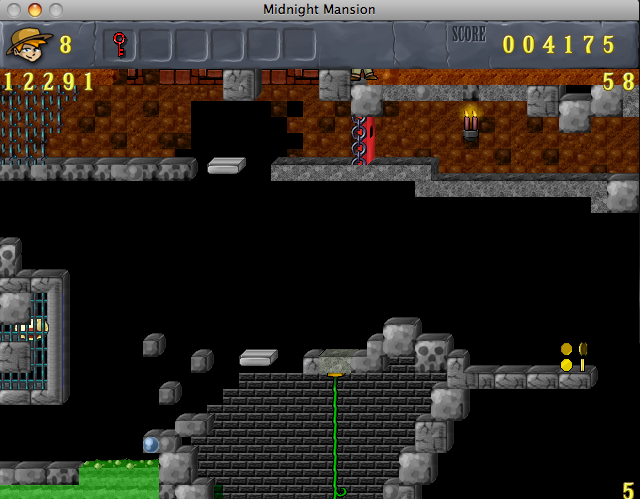
Task: Click the explorer portrait lives icon
Action: point(29,43)
